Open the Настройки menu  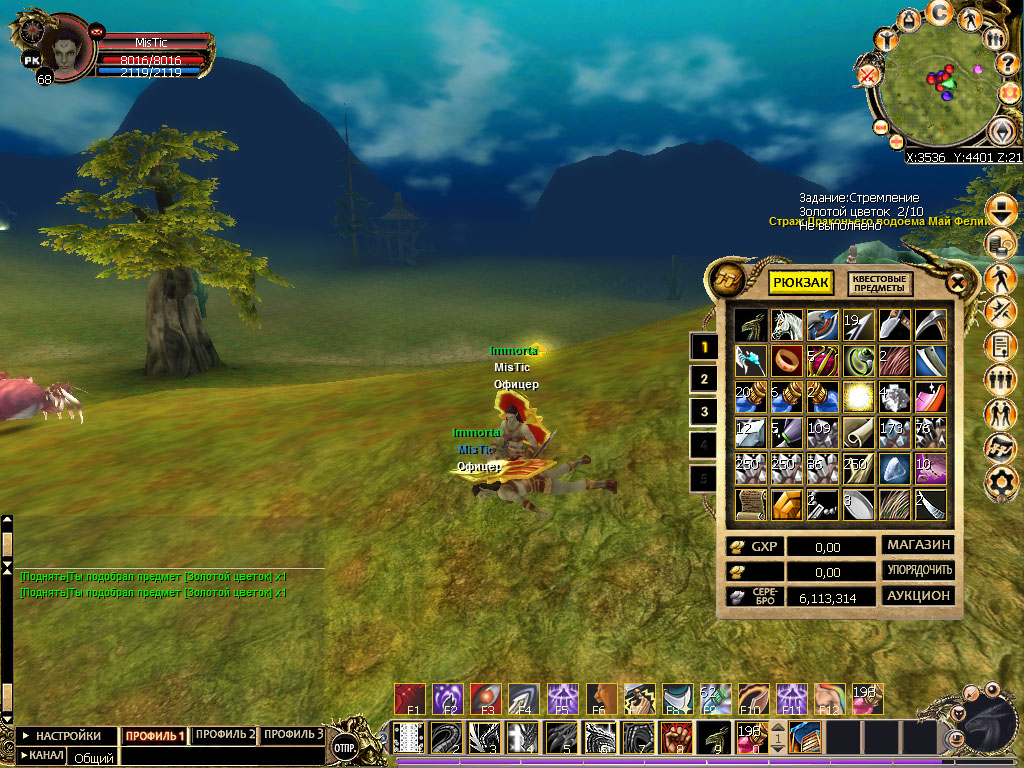point(62,736)
